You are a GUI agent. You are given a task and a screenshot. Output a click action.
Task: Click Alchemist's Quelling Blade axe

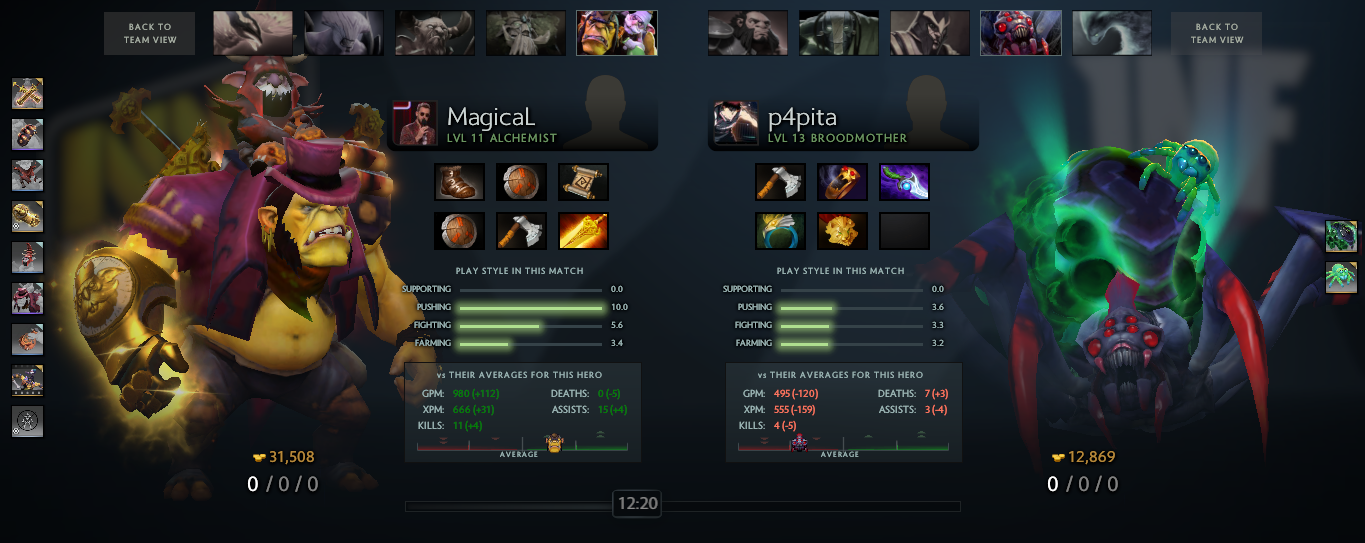click(521, 231)
